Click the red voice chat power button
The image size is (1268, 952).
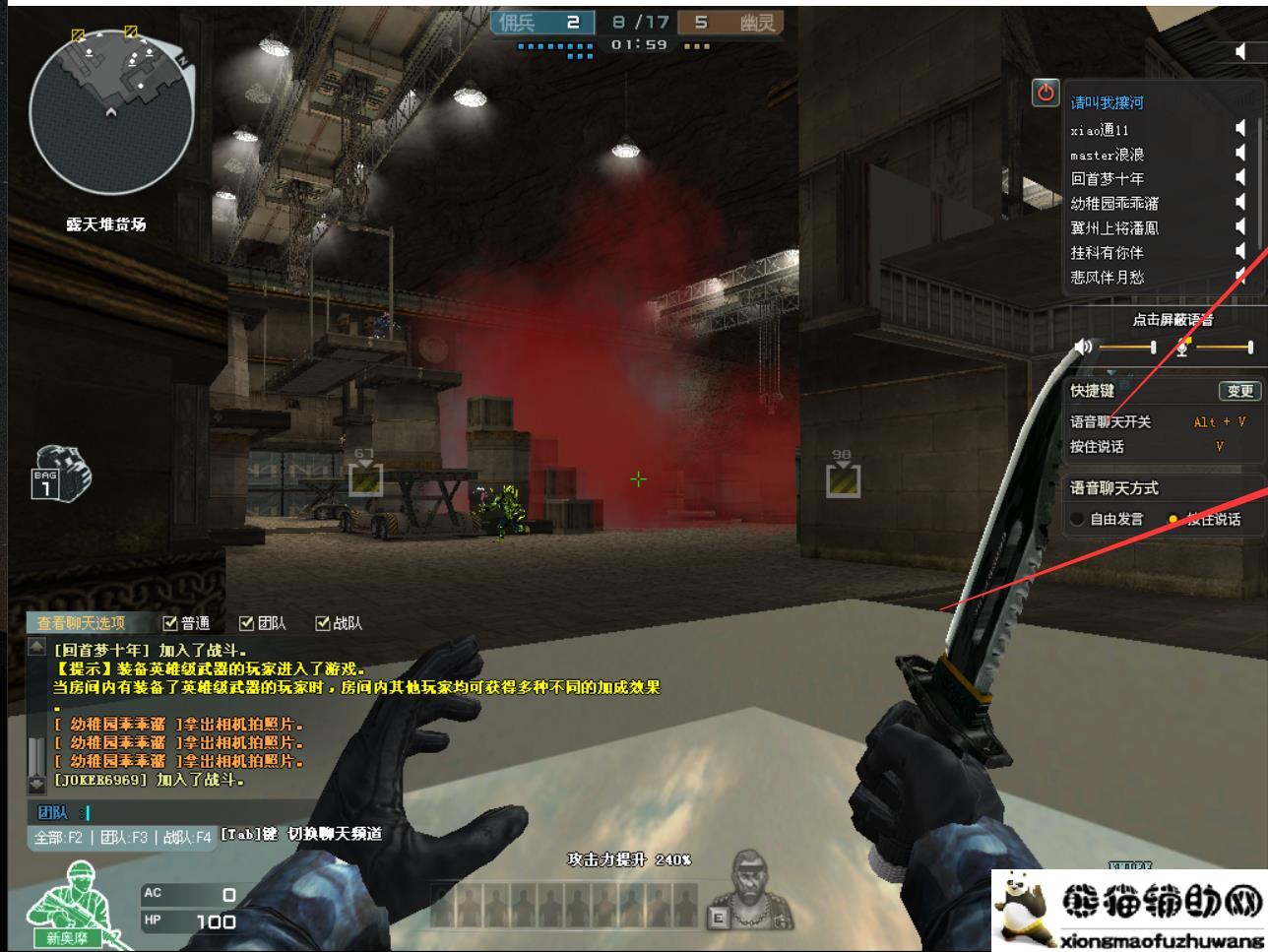[1046, 93]
